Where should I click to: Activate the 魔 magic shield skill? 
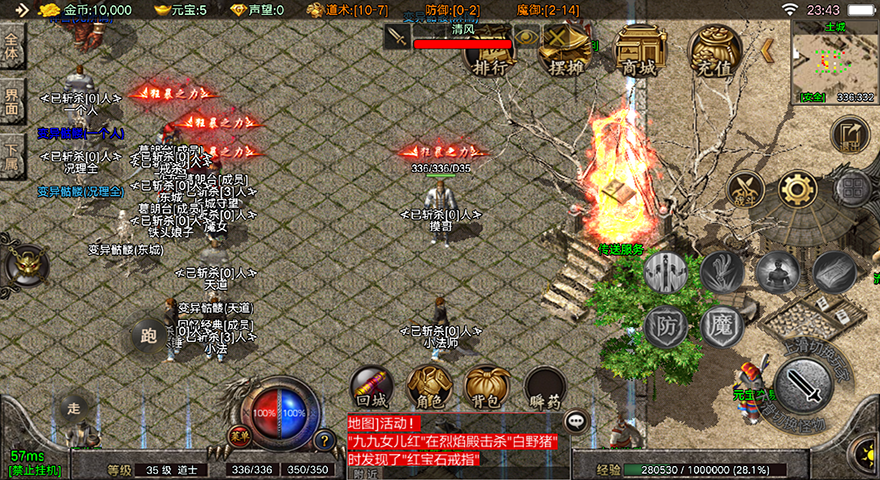[x=721, y=326]
